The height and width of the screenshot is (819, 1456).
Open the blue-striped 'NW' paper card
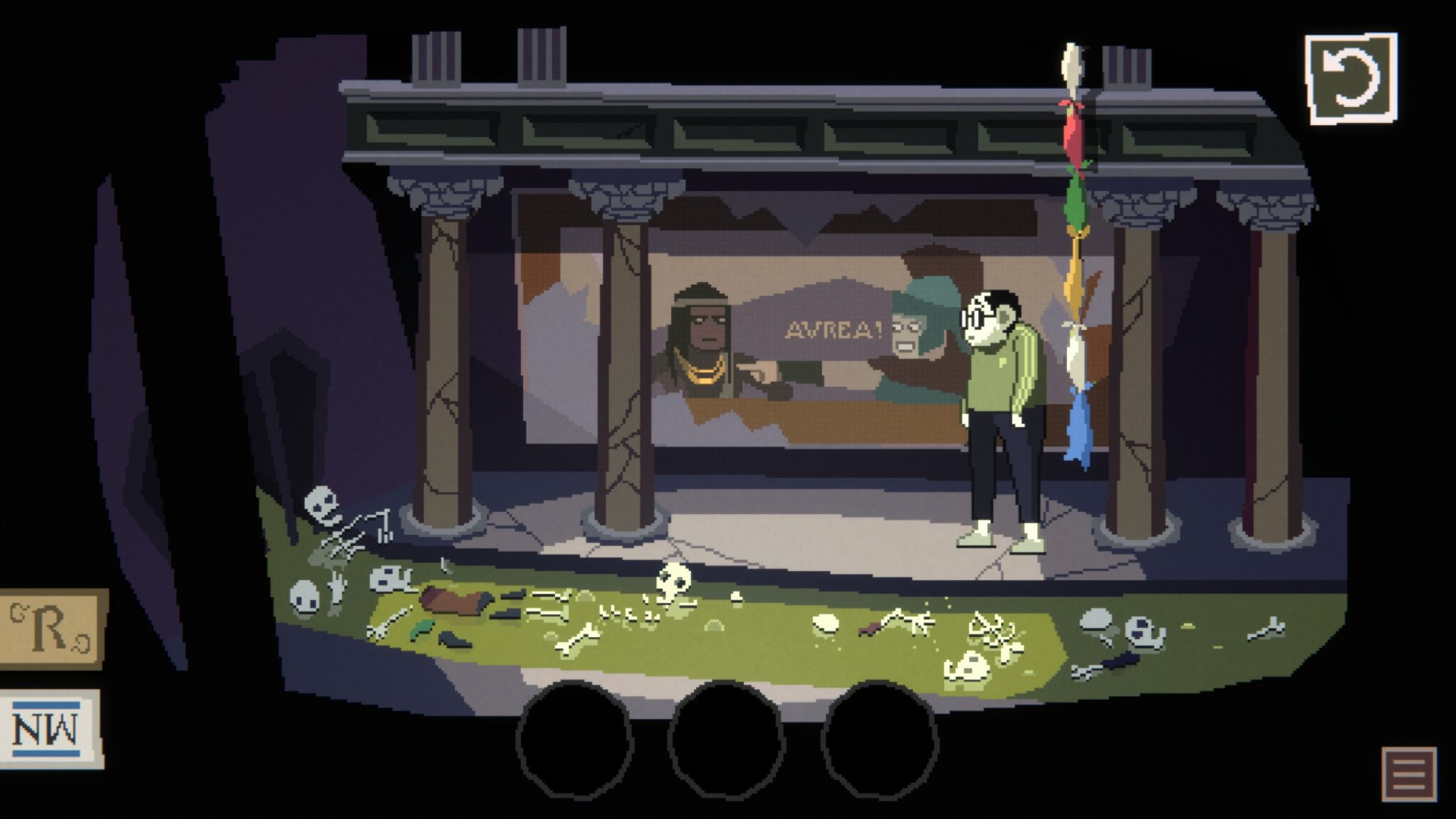pos(50,730)
